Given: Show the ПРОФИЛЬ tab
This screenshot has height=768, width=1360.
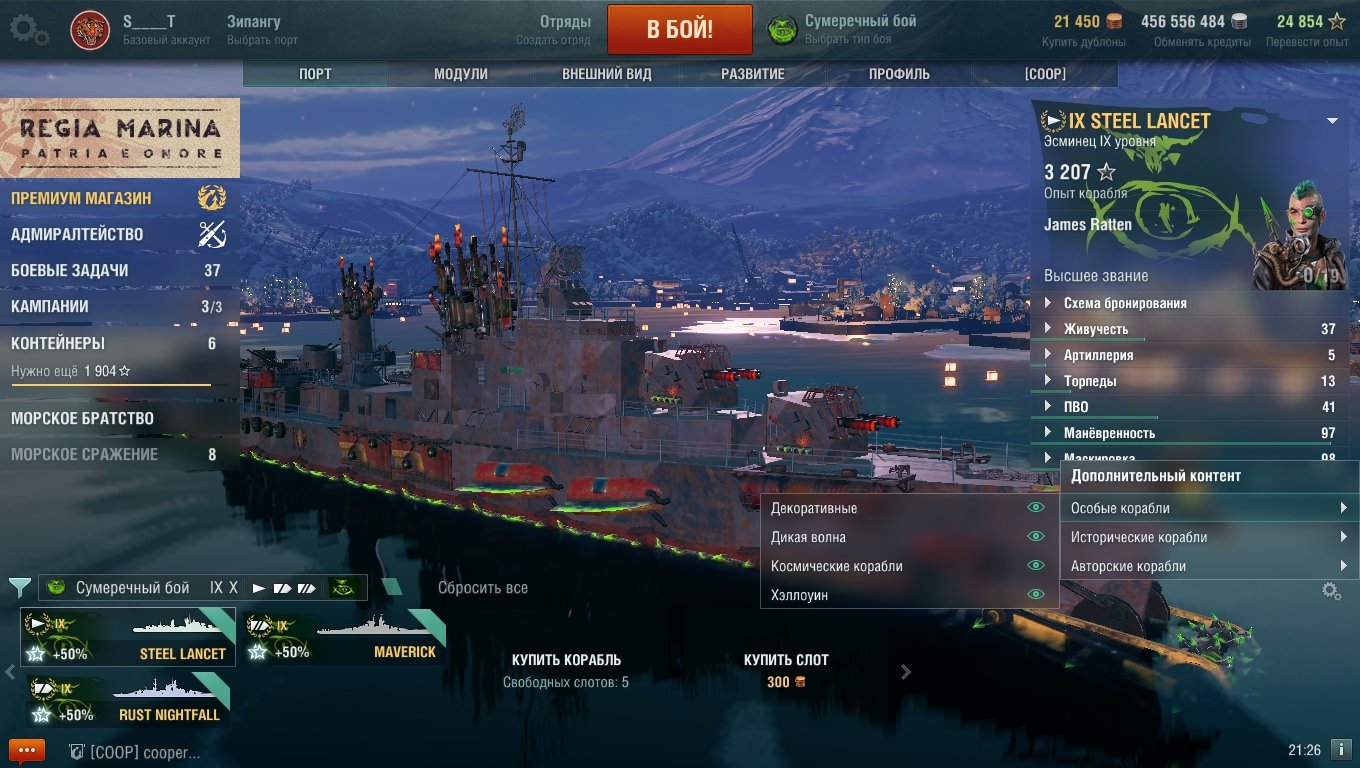Looking at the screenshot, I should (899, 74).
